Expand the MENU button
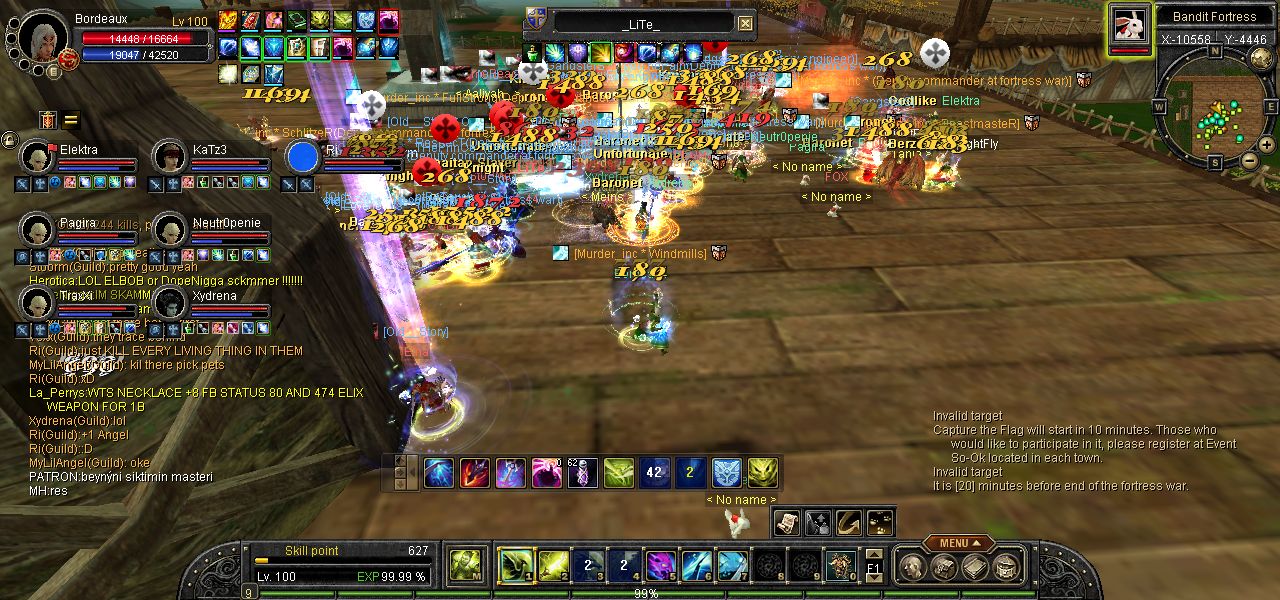Screen dimensions: 1280x600 pyautogui.click(x=959, y=543)
